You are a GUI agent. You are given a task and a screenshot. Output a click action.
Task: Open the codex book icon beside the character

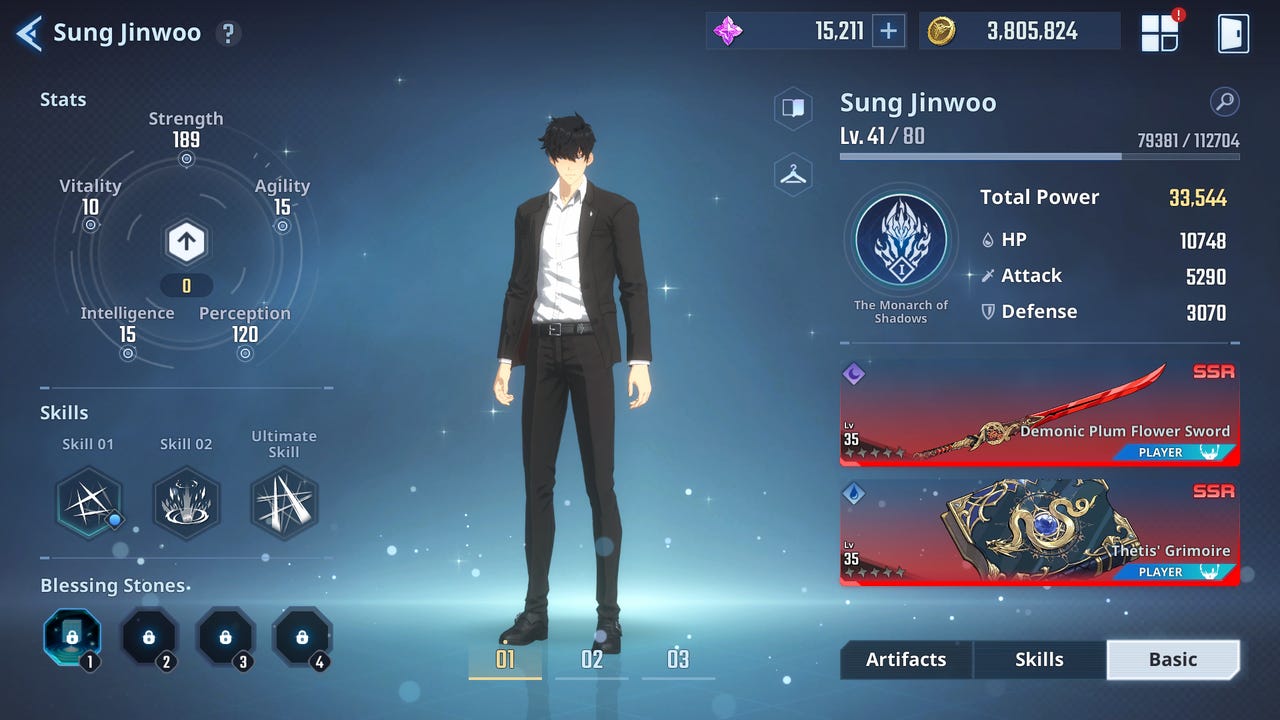click(x=792, y=110)
